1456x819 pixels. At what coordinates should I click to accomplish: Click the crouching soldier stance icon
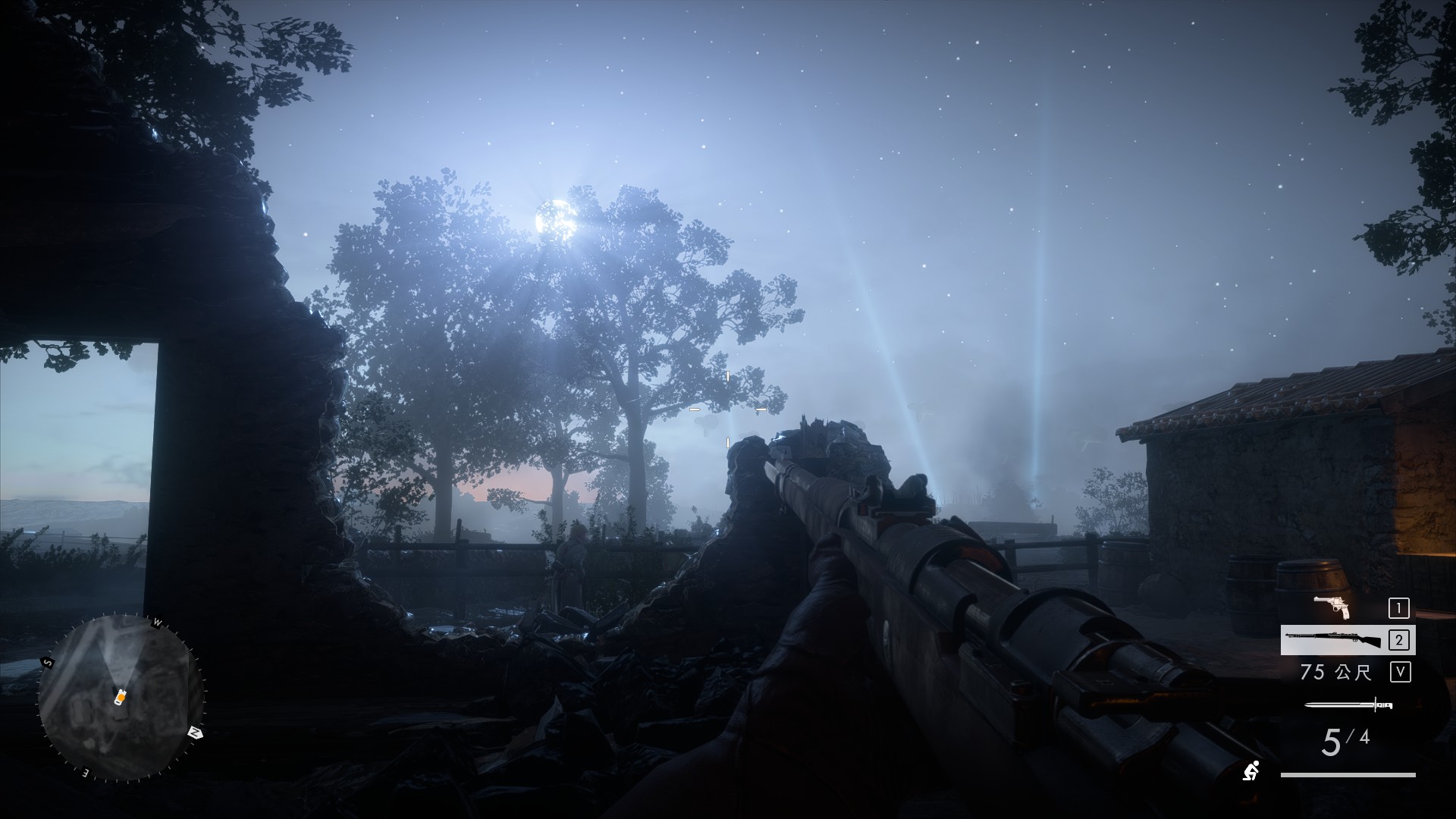coord(1251,770)
